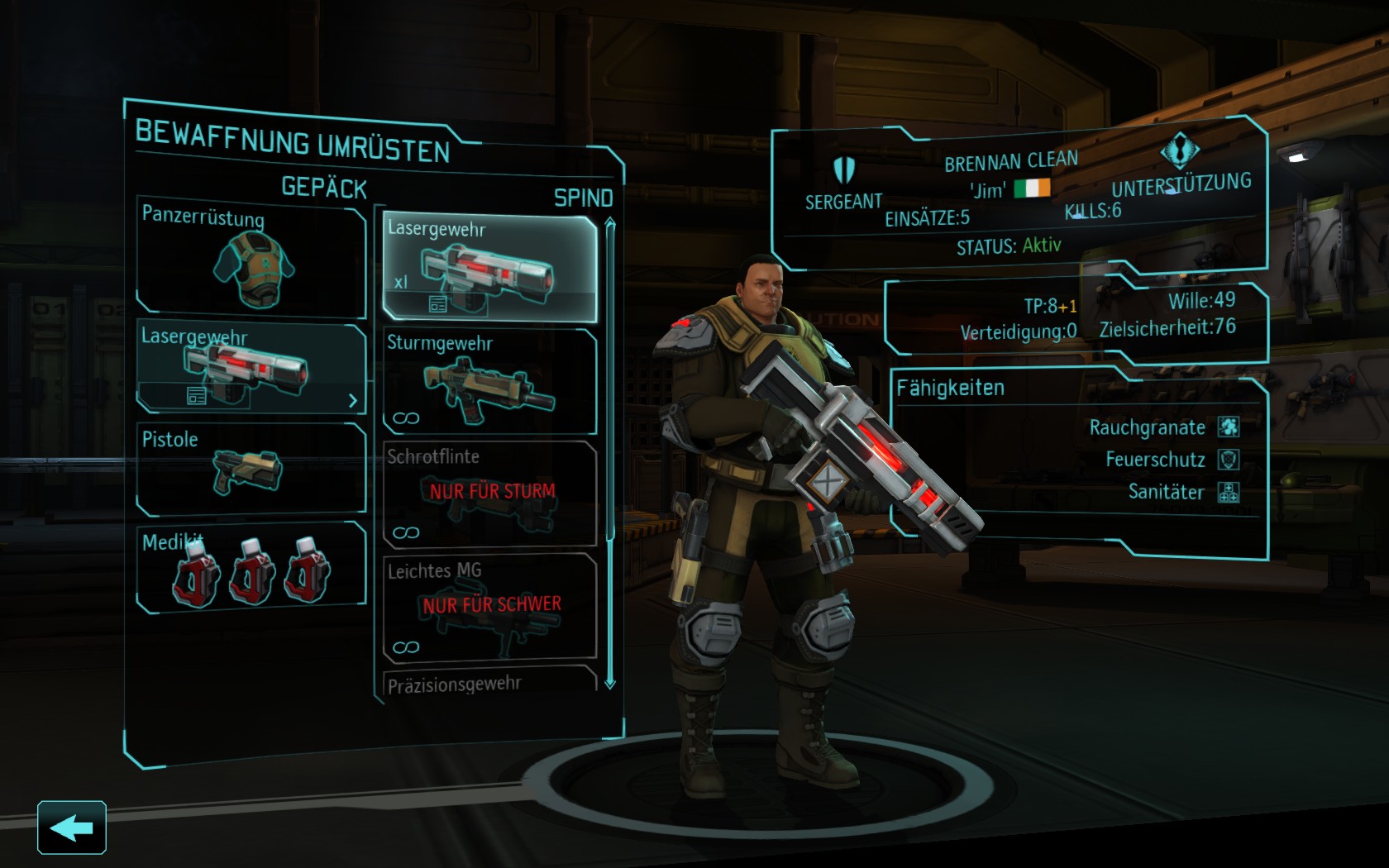Show info for backpack Lasergewehr

tap(196, 396)
